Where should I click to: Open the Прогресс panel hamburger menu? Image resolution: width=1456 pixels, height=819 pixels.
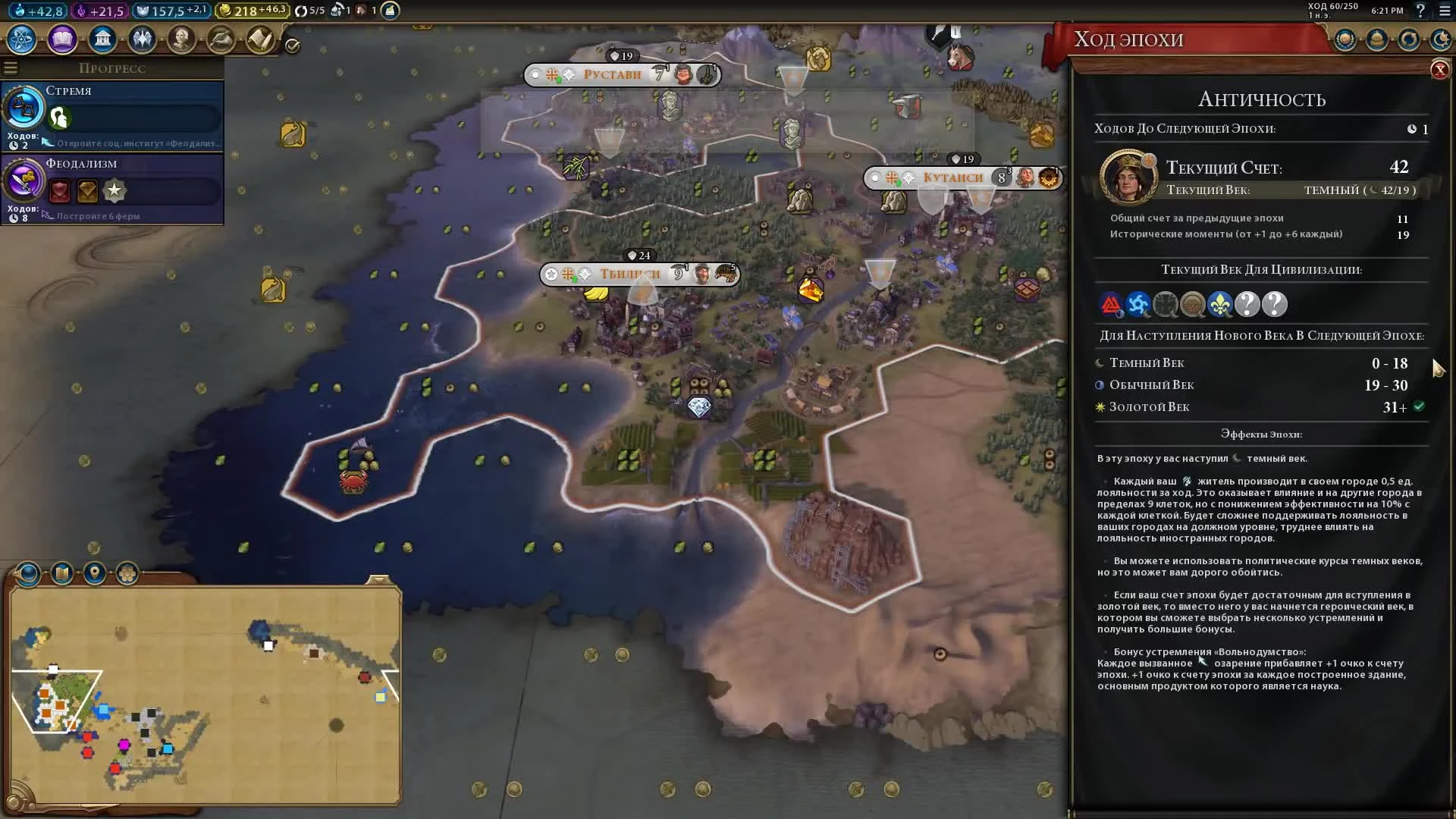tap(10, 67)
